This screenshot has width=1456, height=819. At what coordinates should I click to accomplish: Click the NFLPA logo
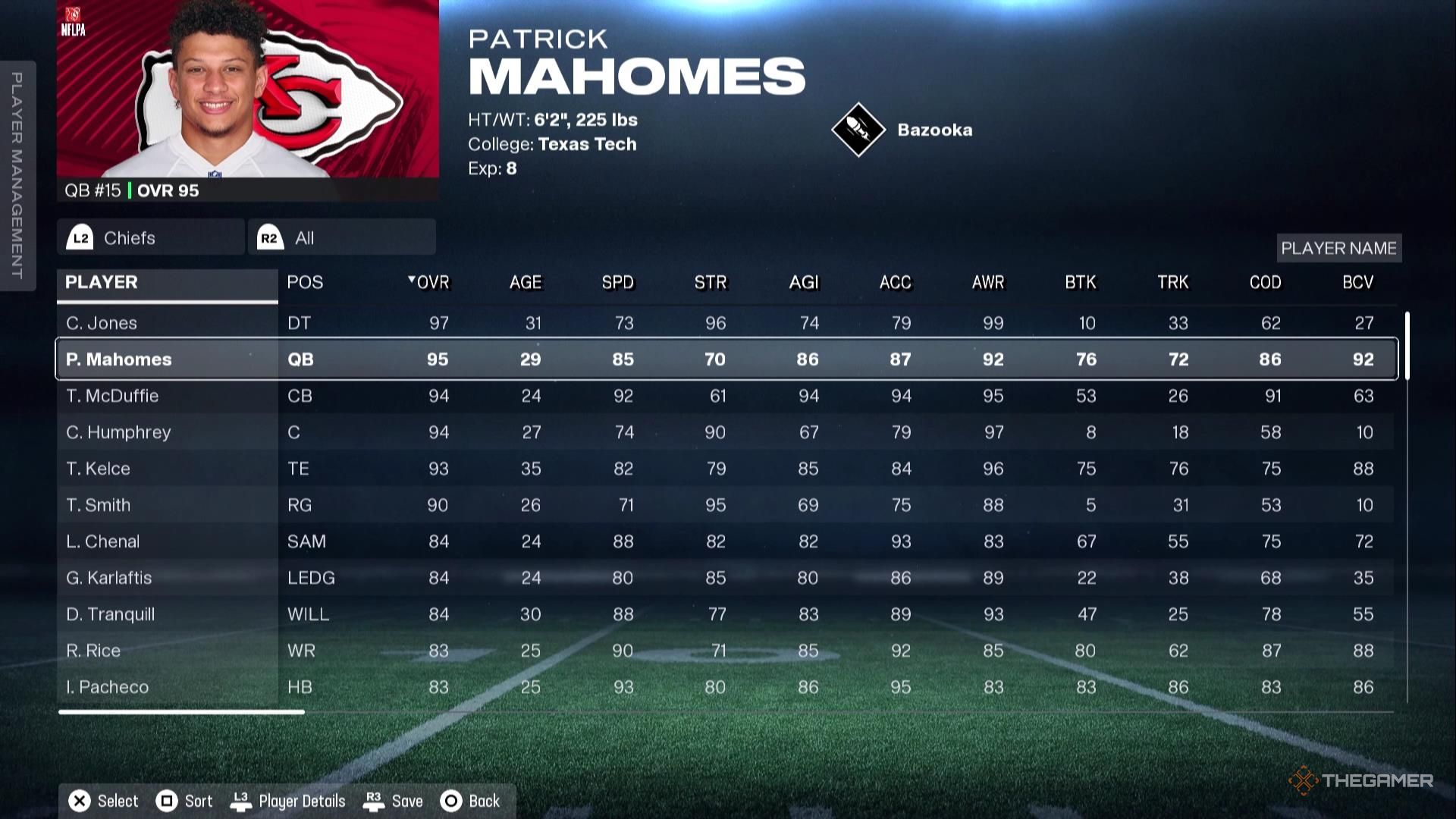coord(73,20)
